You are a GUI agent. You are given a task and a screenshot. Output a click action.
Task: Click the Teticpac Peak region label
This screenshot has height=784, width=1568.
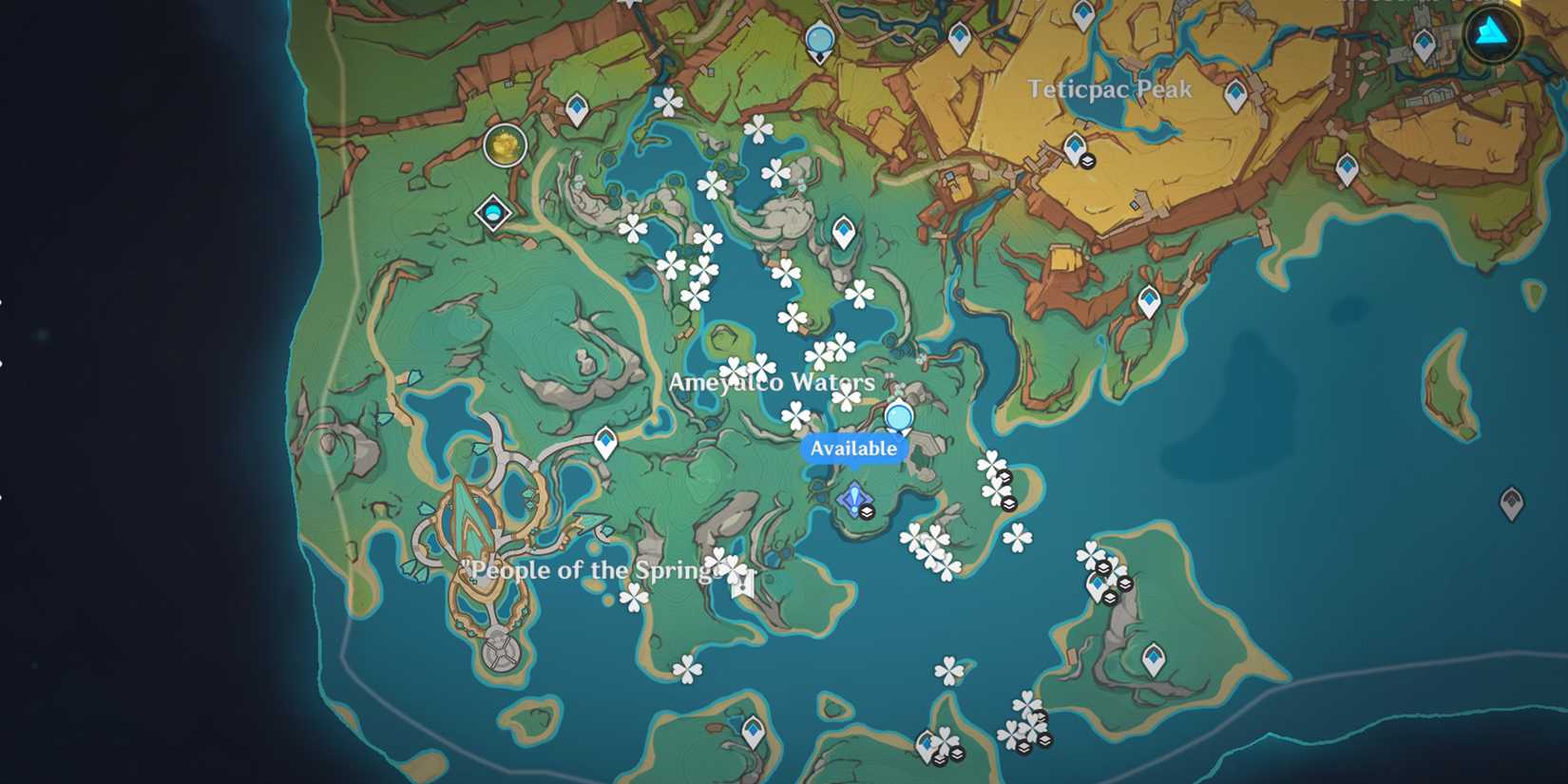tap(1108, 89)
